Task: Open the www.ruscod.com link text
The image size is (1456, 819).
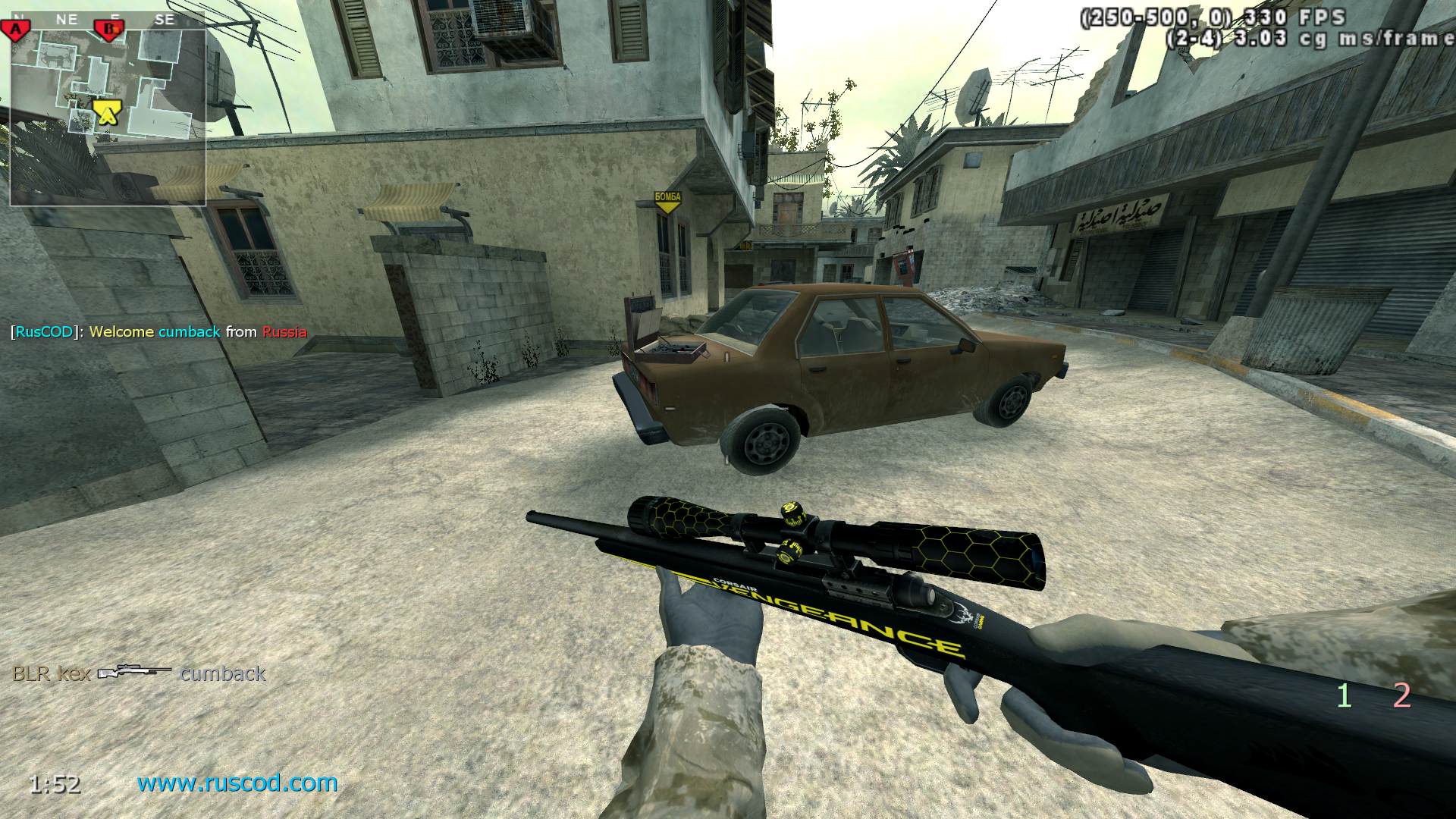Action: (237, 783)
